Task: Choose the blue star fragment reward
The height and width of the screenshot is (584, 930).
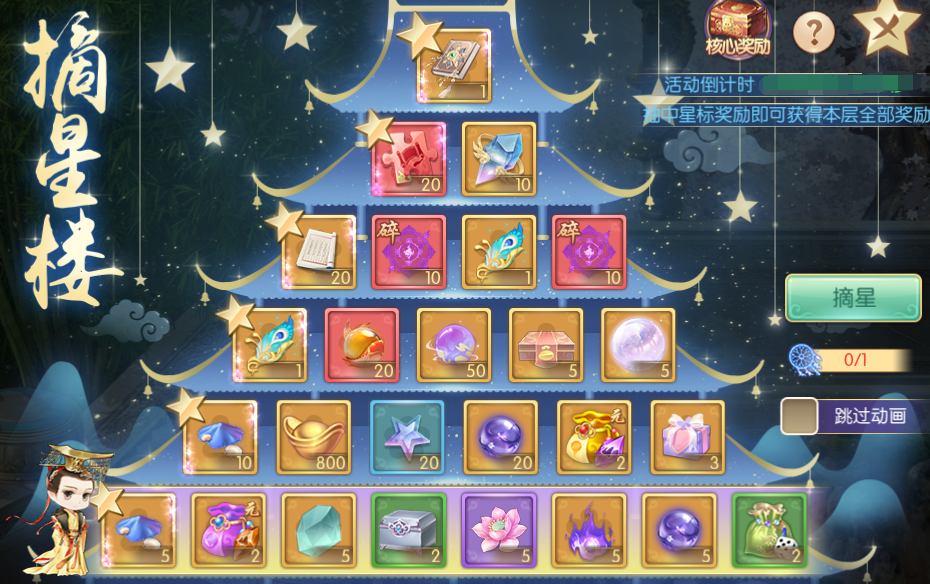Action: coord(407,437)
